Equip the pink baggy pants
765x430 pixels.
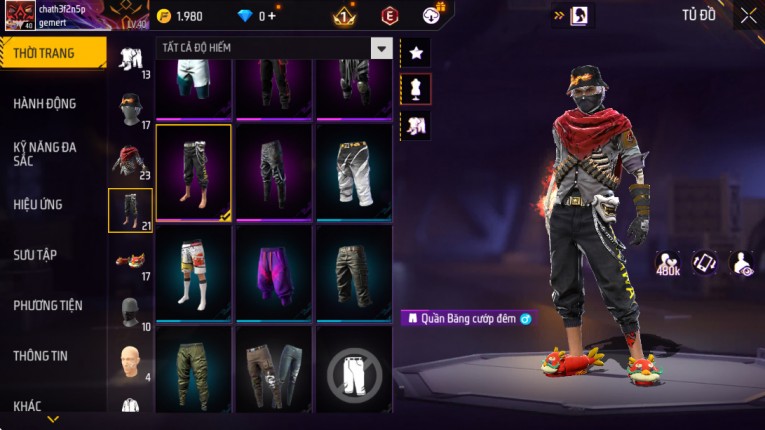coord(274,272)
